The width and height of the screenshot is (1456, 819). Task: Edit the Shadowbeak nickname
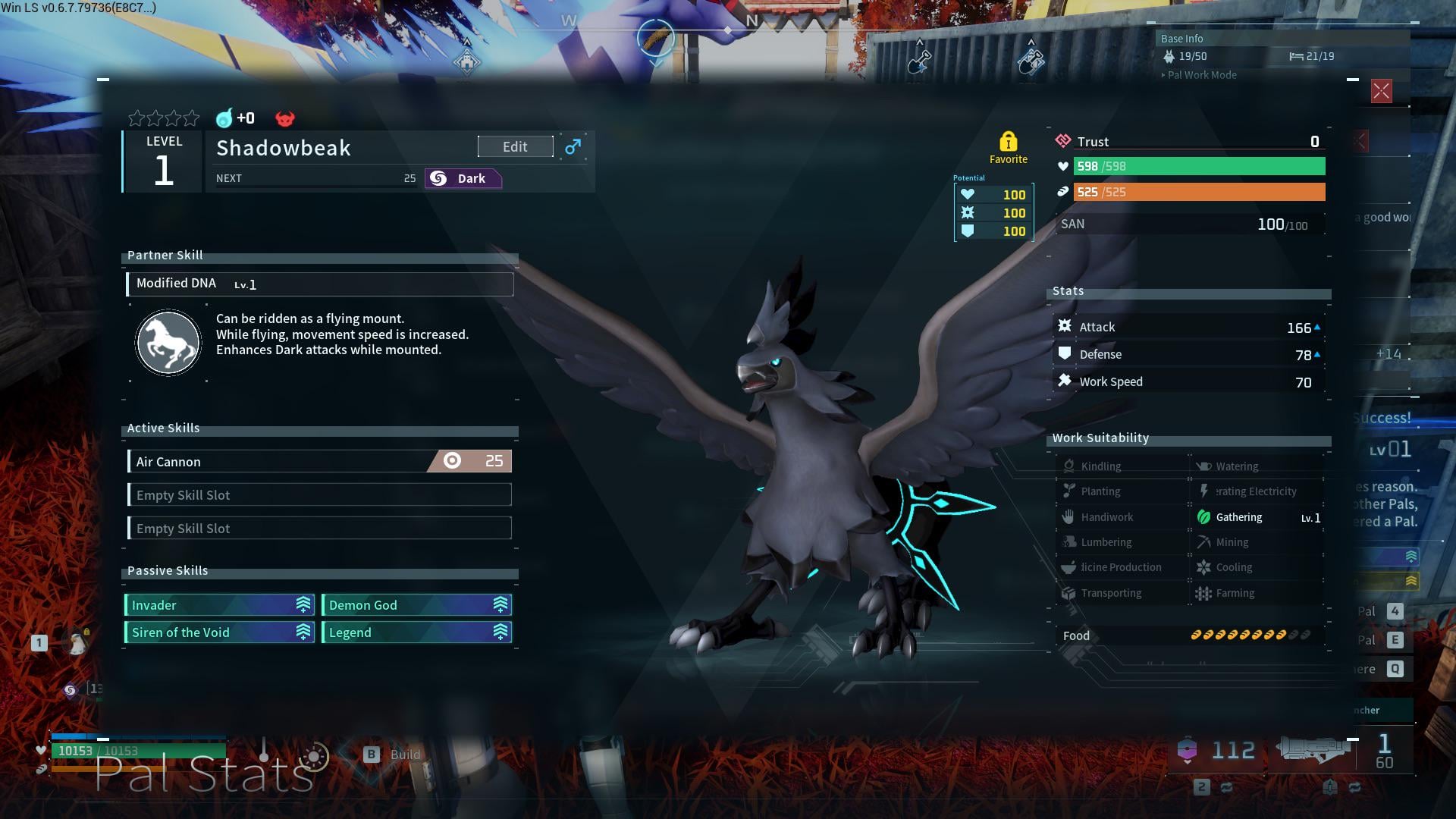coord(515,147)
